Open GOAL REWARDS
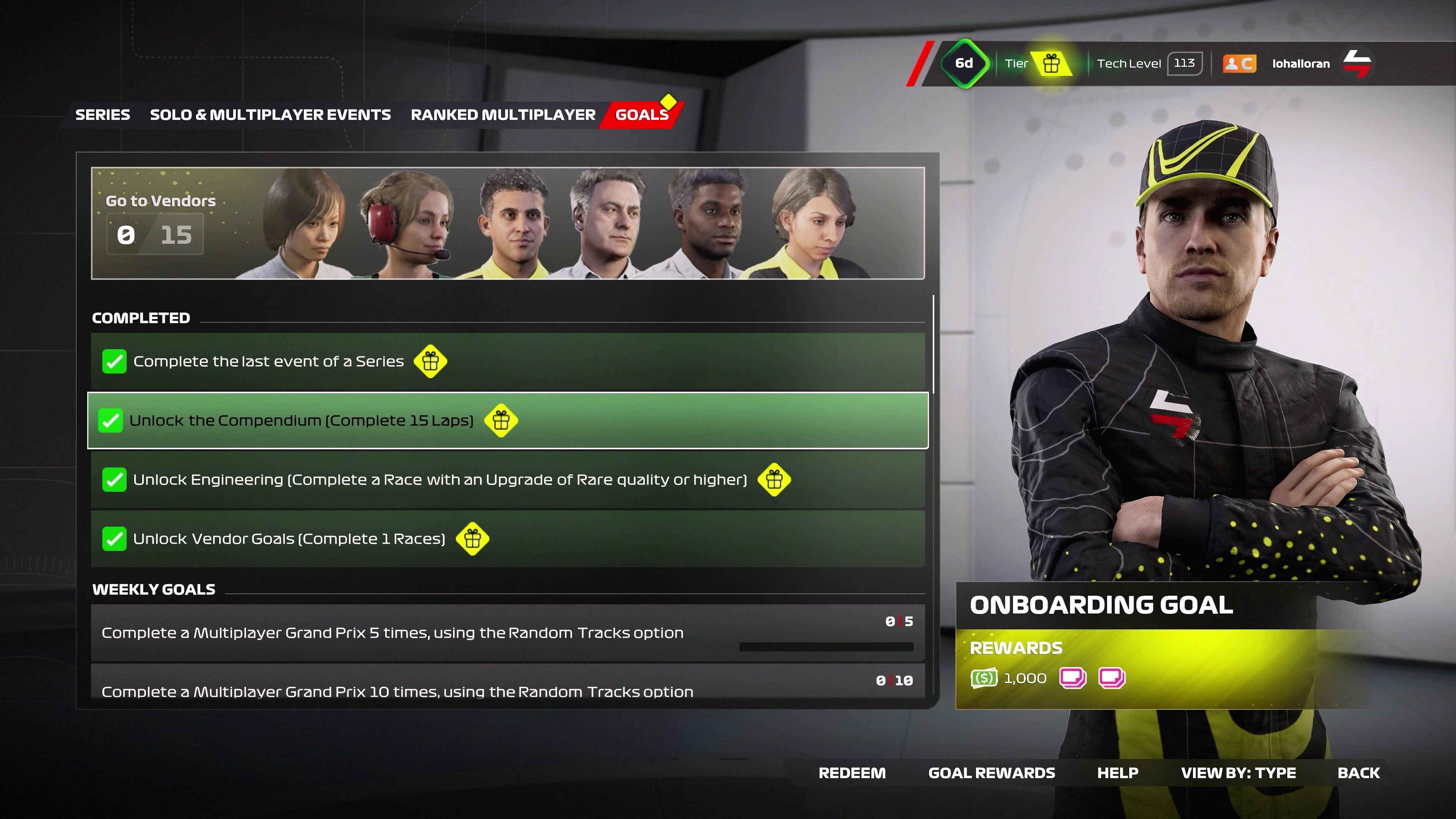Screen dimensions: 1456x819 click(x=992, y=773)
